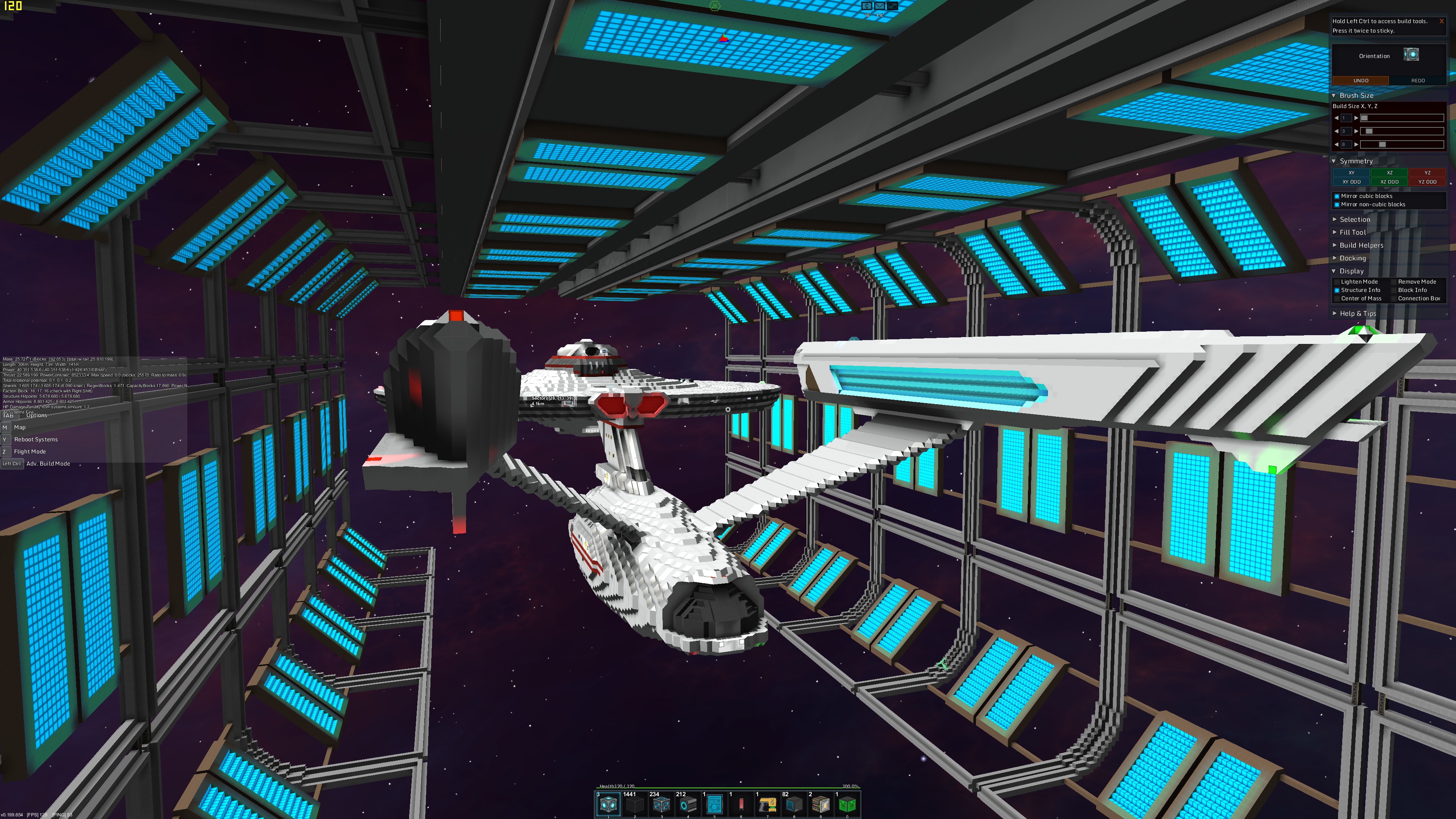Expand the Selection section

pos(1354,219)
